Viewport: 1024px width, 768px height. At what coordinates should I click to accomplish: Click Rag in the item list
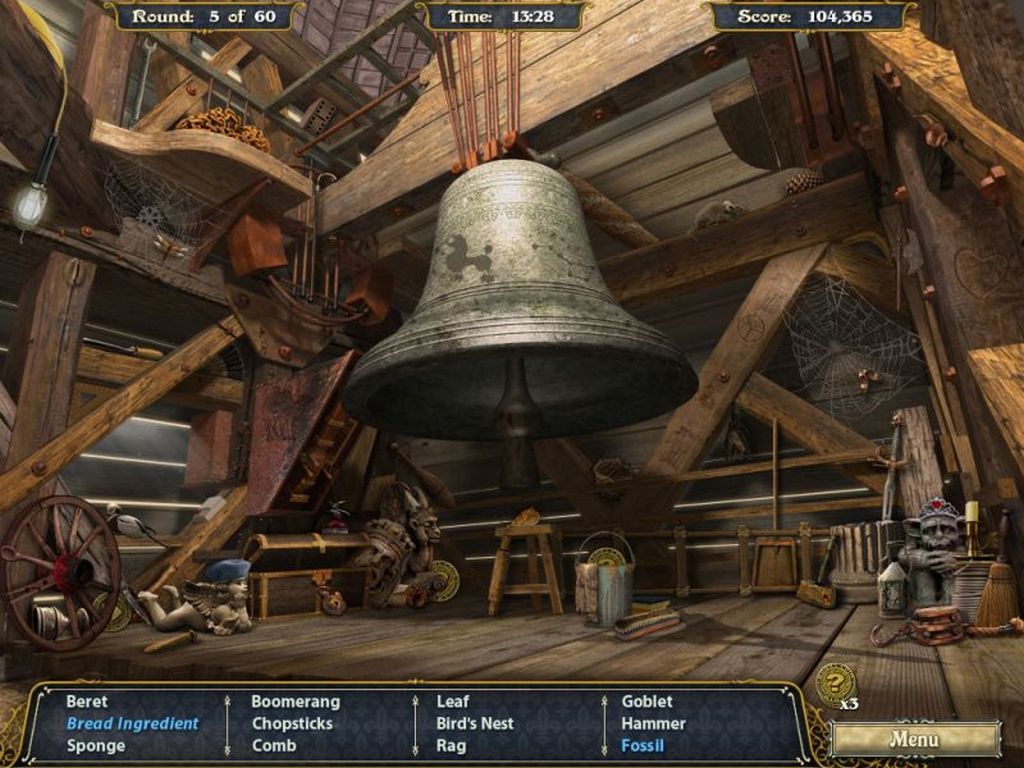click(x=451, y=746)
